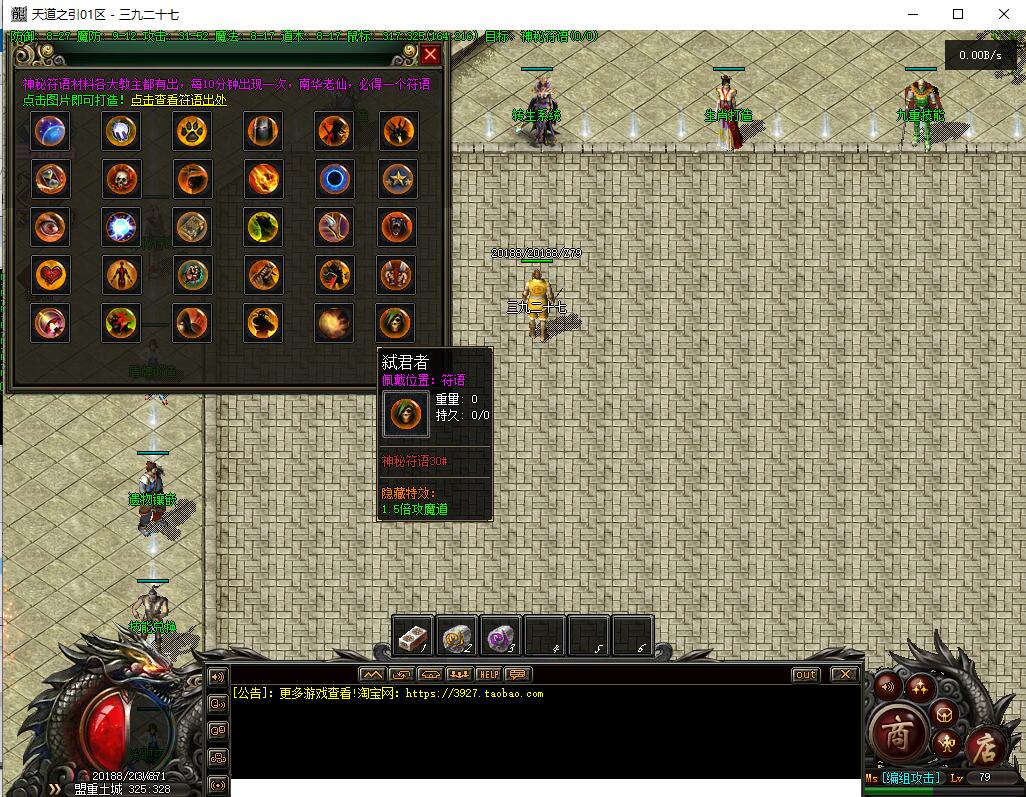Image resolution: width=1026 pixels, height=797 pixels.
Task: Craft the green hooded skull rune
Action: pos(397,322)
